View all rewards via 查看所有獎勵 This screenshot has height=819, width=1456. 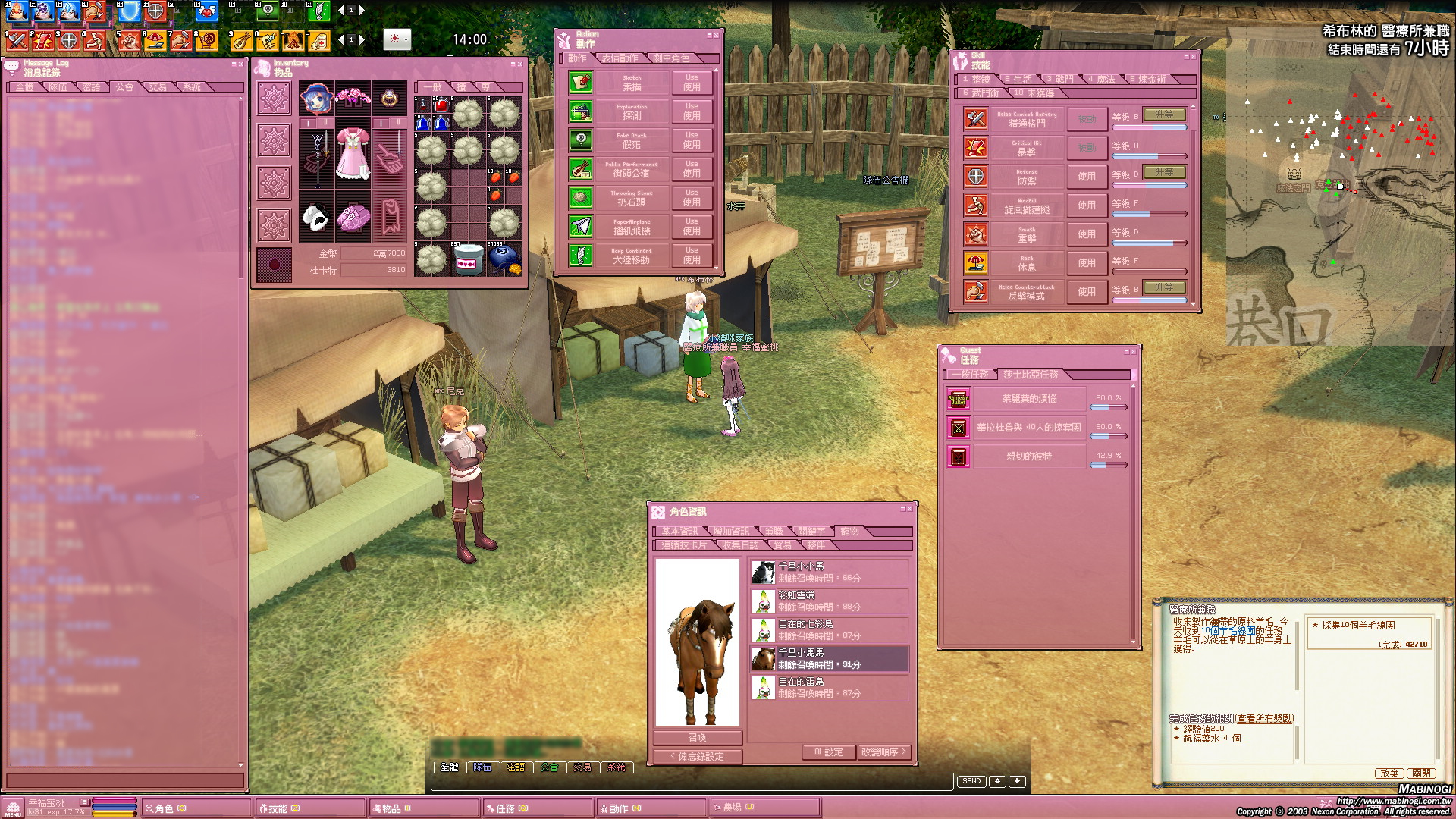coord(1264,719)
